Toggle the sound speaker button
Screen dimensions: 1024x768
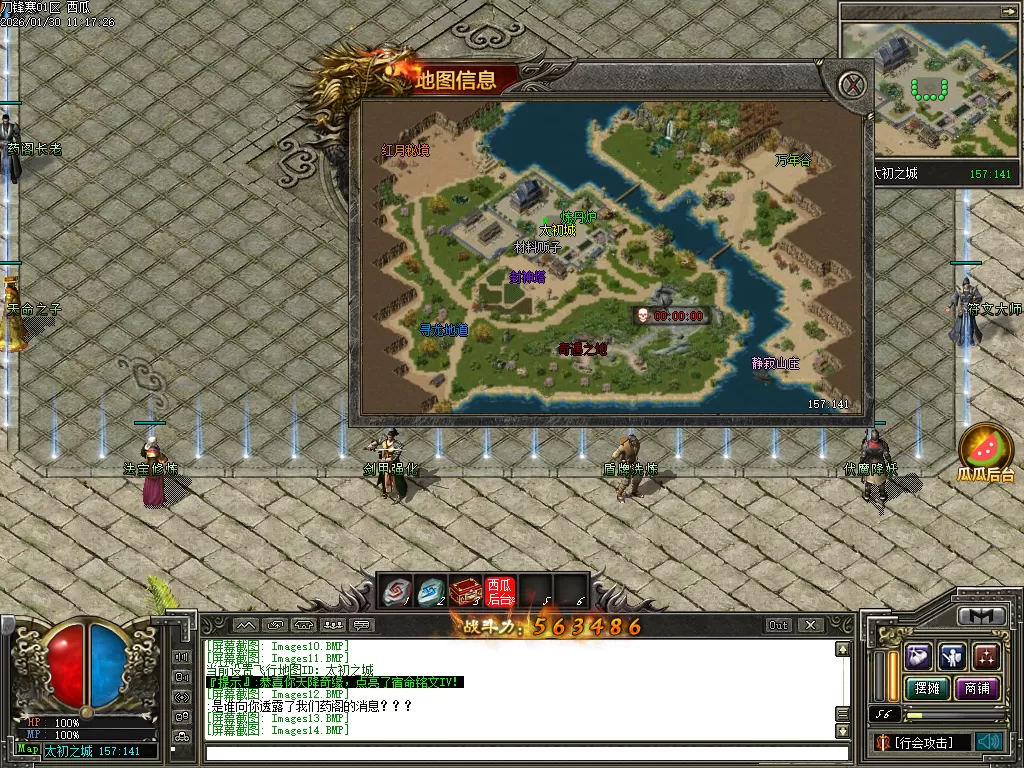tap(990, 742)
